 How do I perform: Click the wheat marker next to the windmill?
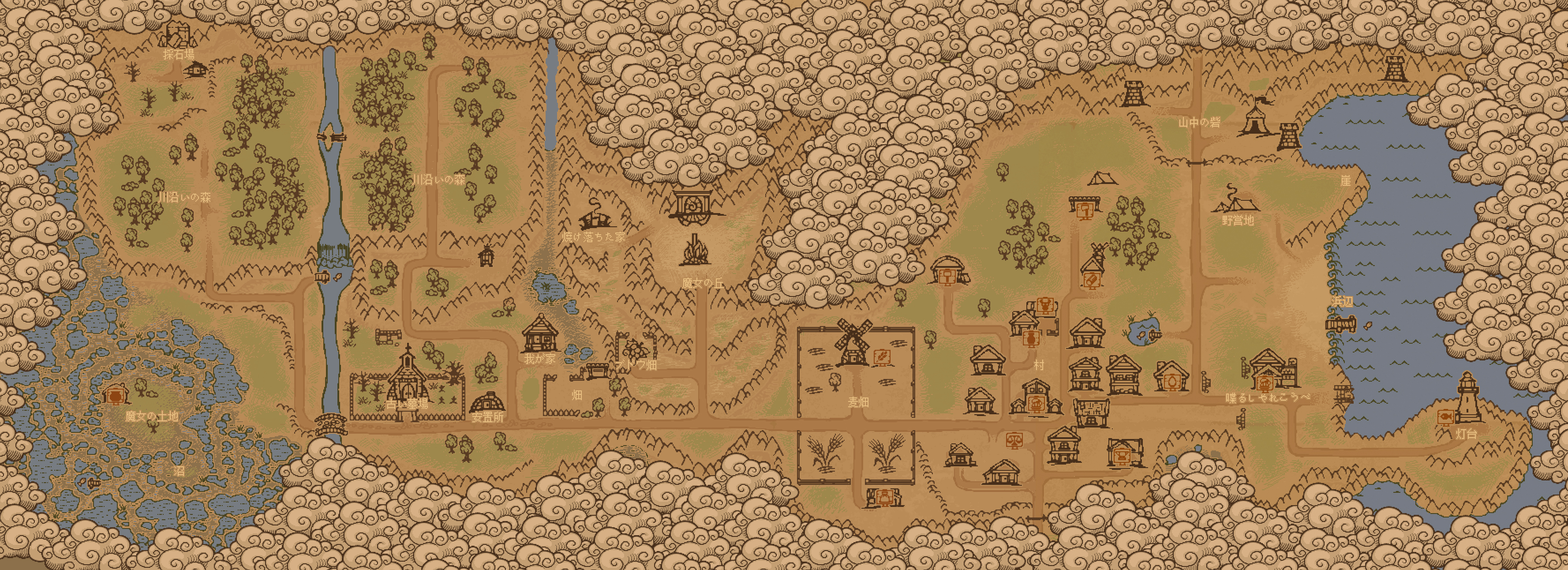(880, 356)
